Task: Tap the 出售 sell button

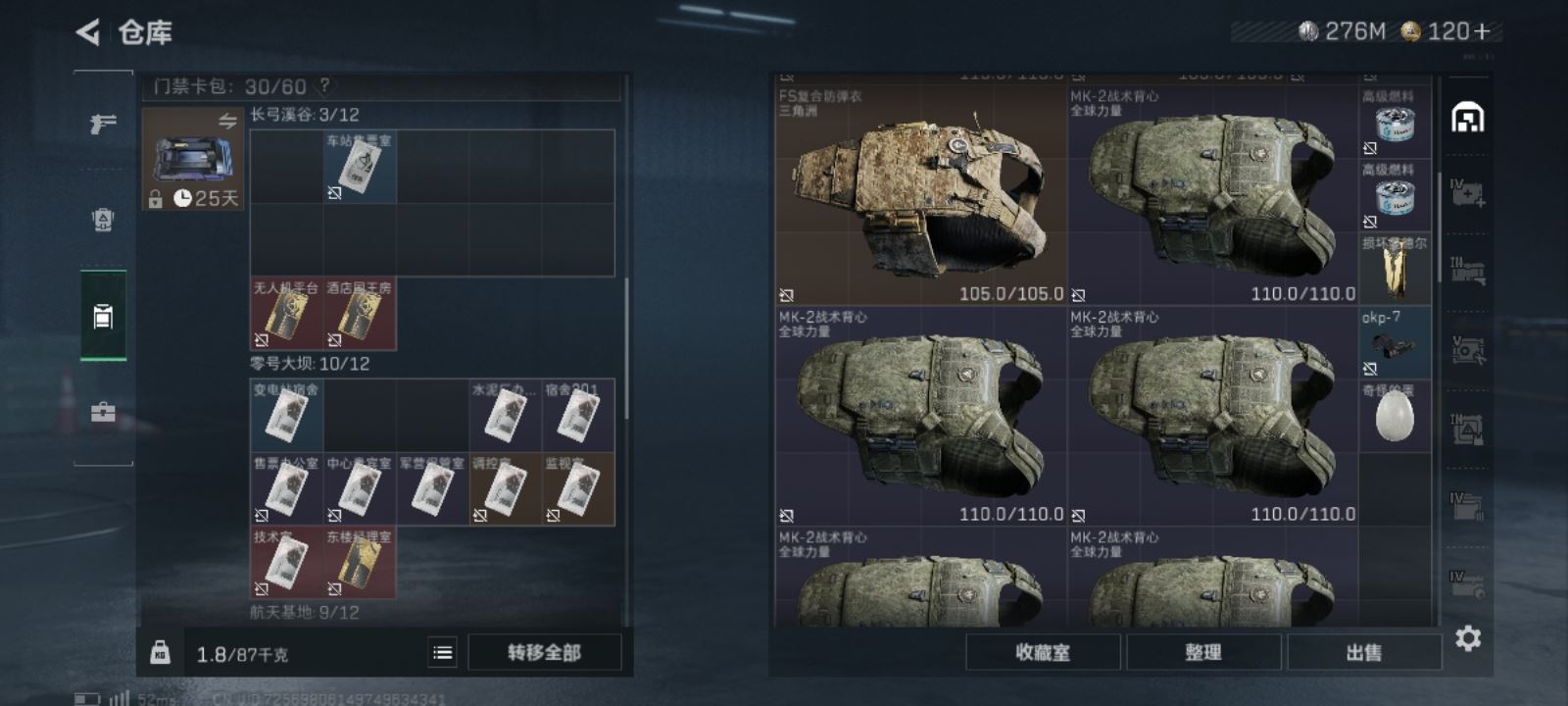Action: click(1364, 652)
